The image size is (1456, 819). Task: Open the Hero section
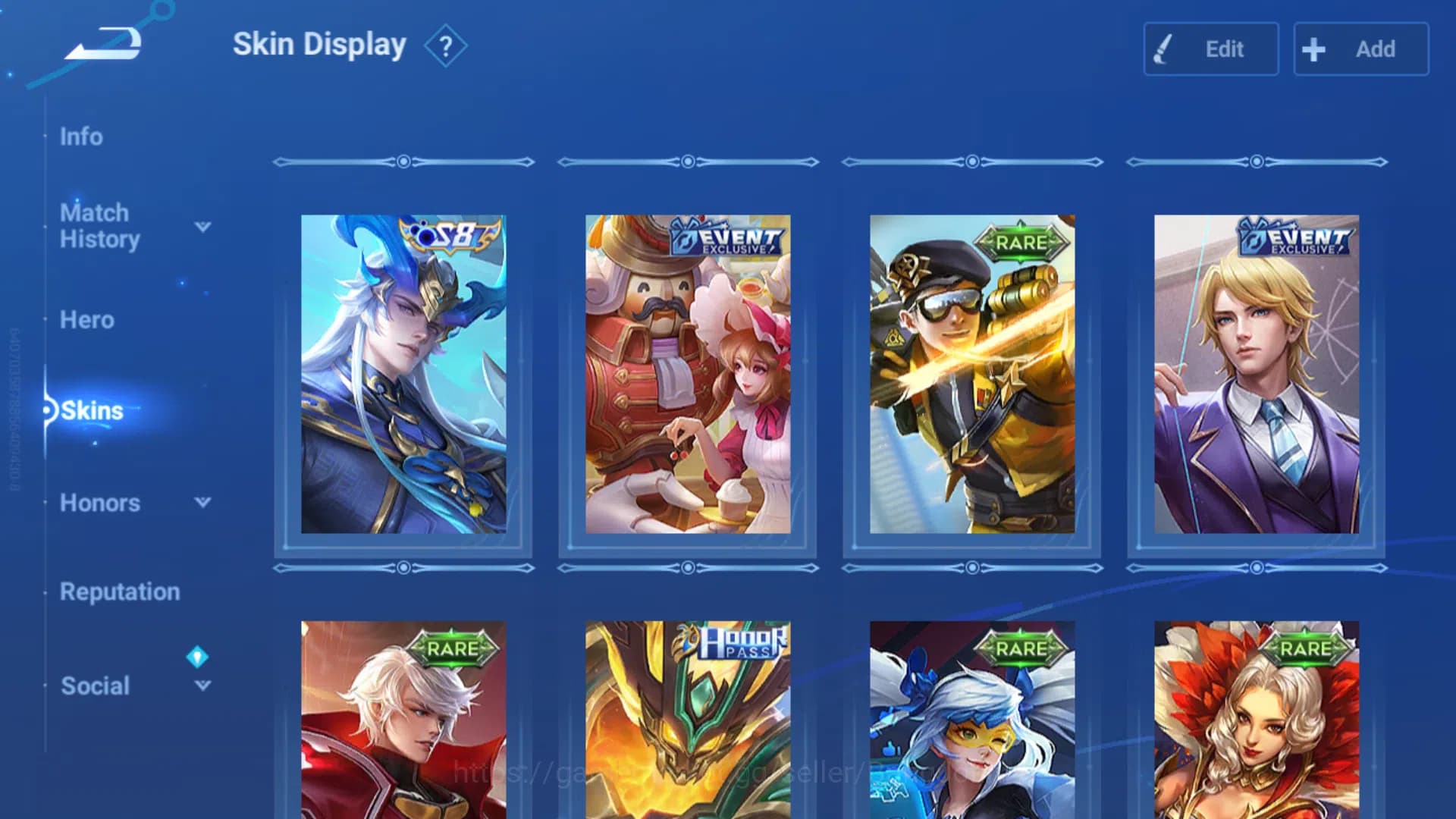[x=86, y=320]
